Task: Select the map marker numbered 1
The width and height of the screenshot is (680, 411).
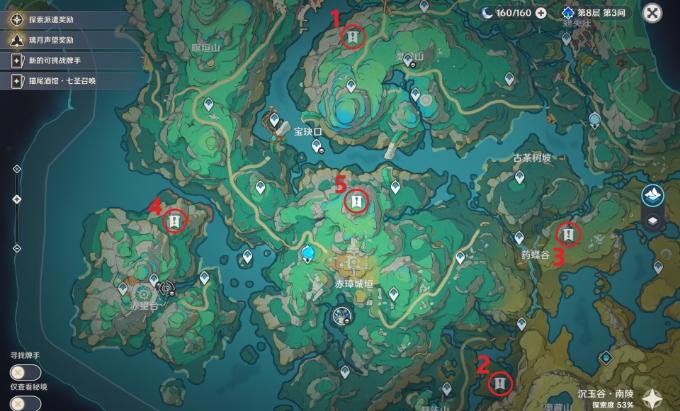Action: [x=352, y=36]
